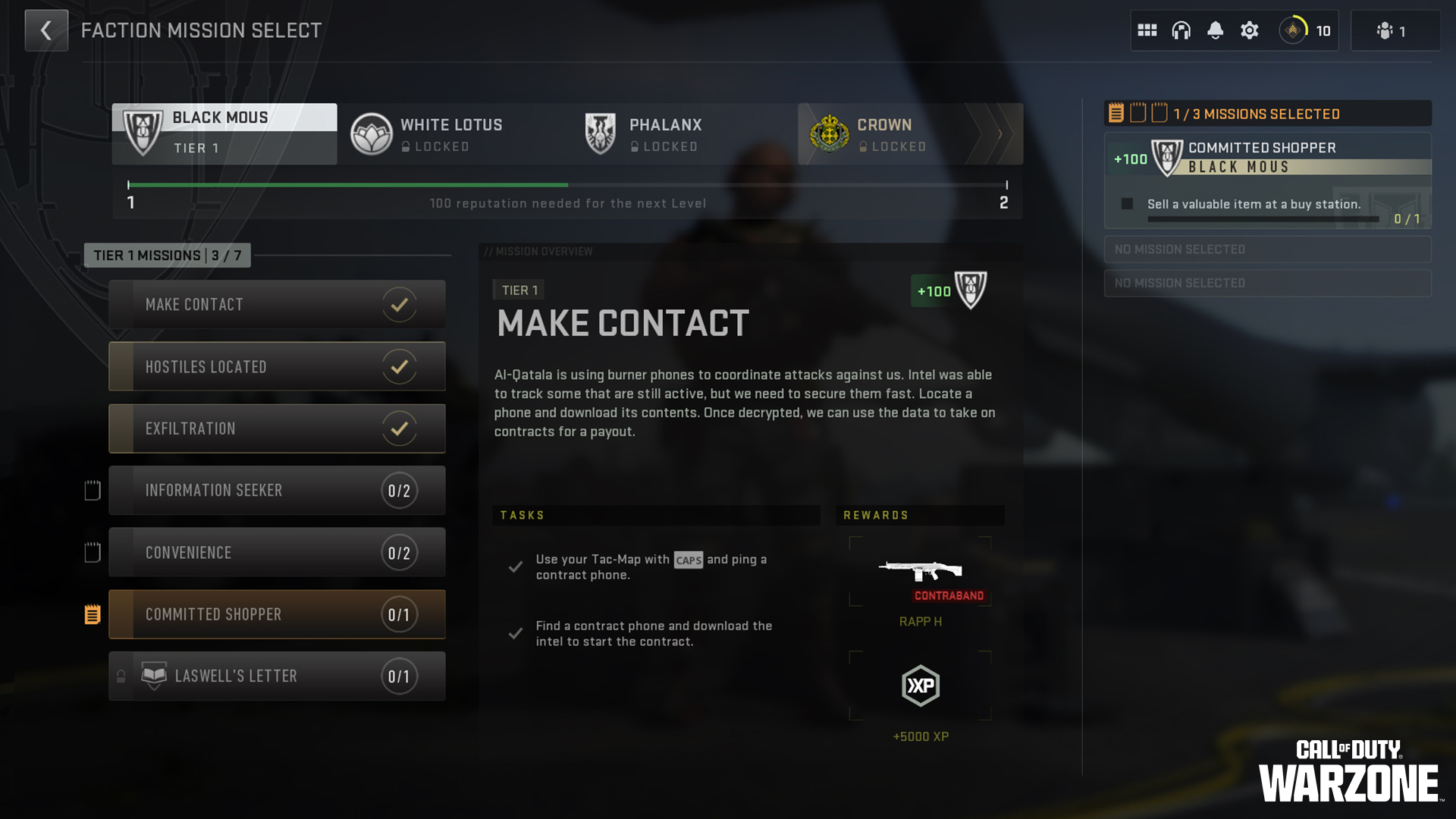The height and width of the screenshot is (819, 1456).
Task: Check the Sell a valuable item task checkbox
Action: pos(1128,202)
